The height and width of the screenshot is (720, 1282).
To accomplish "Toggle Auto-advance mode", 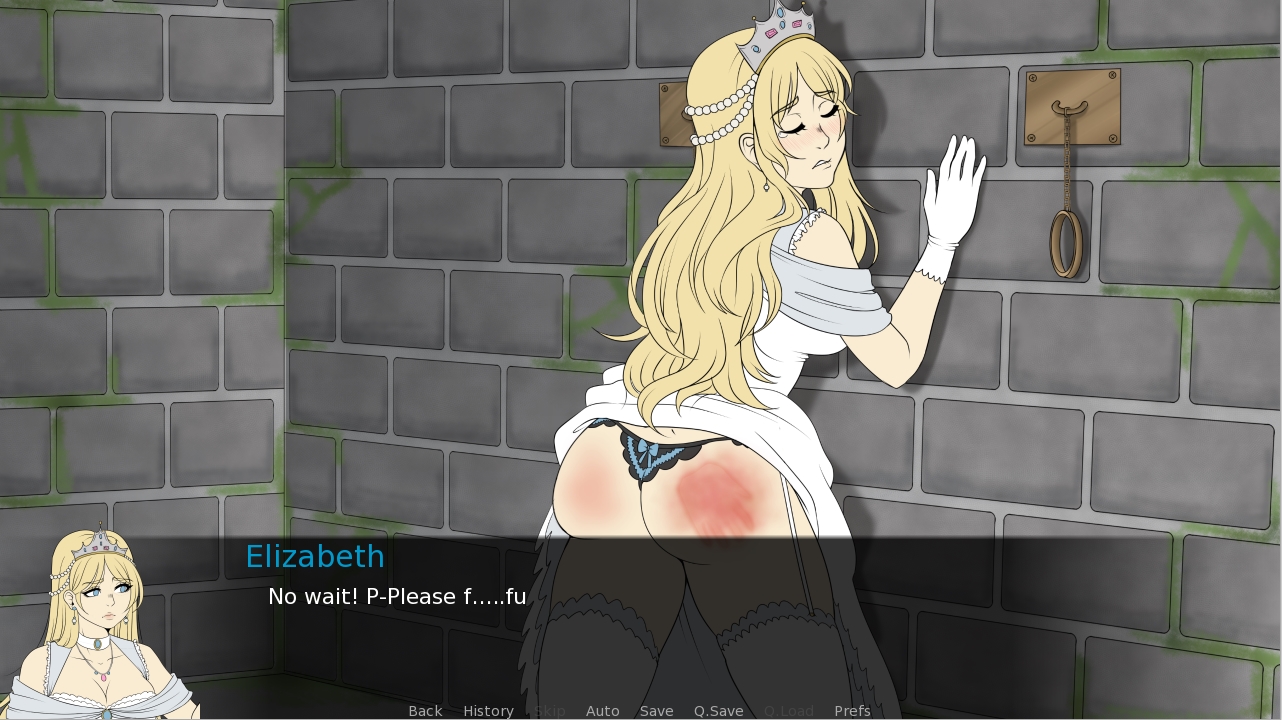I will (x=602, y=711).
